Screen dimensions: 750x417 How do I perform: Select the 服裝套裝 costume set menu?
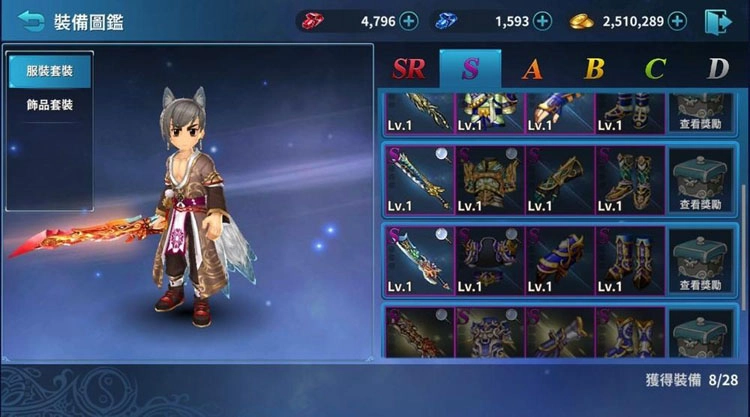[x=49, y=71]
